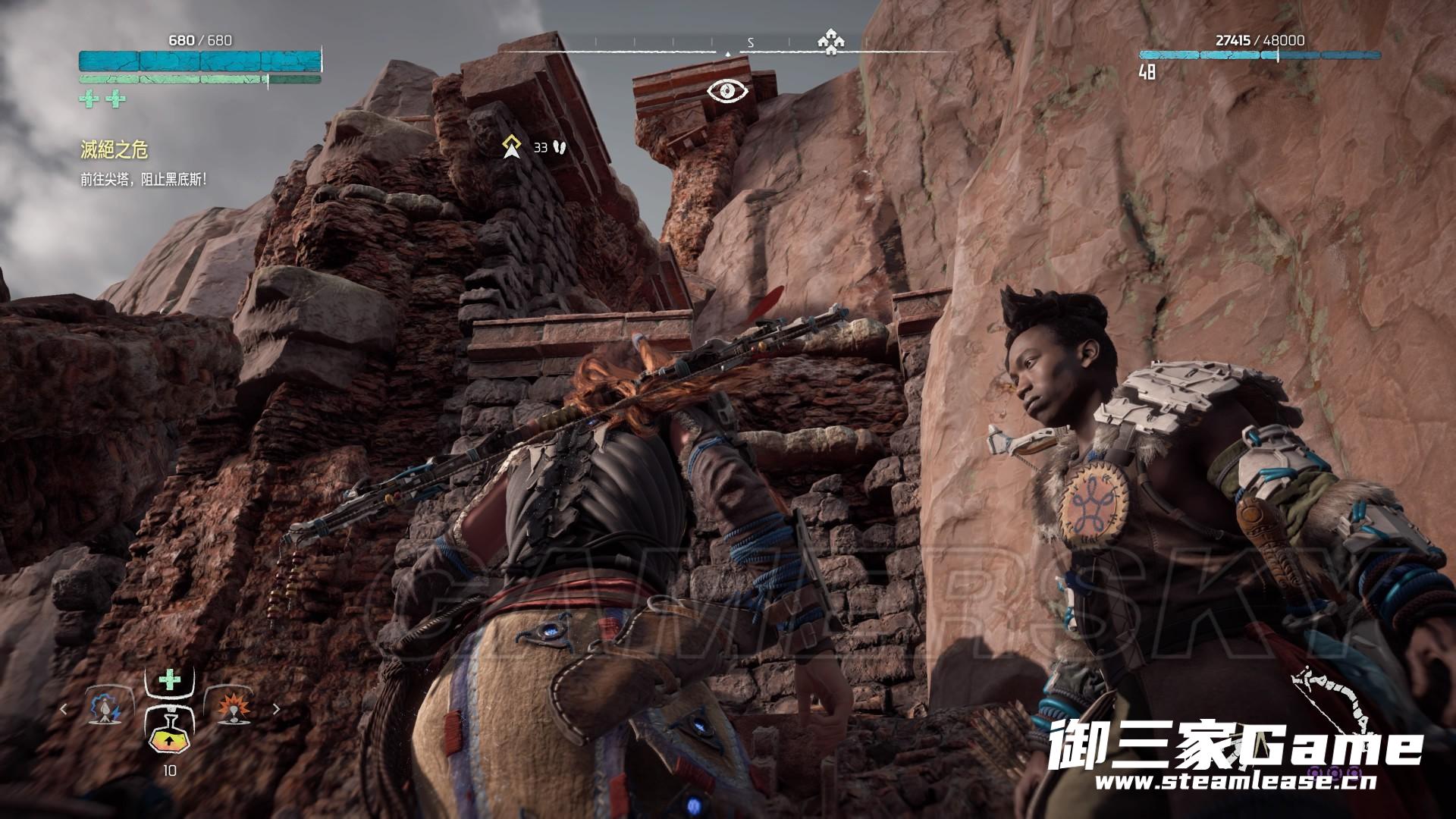The image size is (1456, 819).
Task: Cycle item selector to the right
Action: [x=276, y=709]
